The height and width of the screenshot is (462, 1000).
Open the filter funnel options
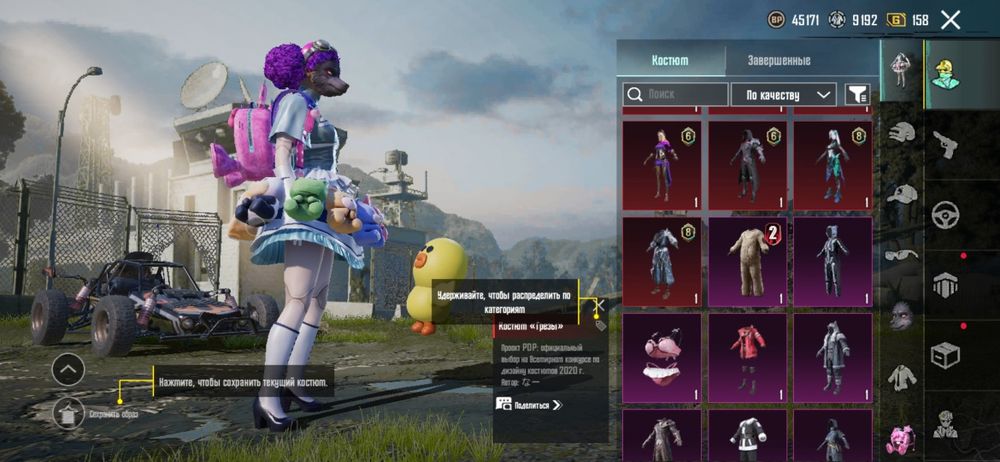pos(857,94)
